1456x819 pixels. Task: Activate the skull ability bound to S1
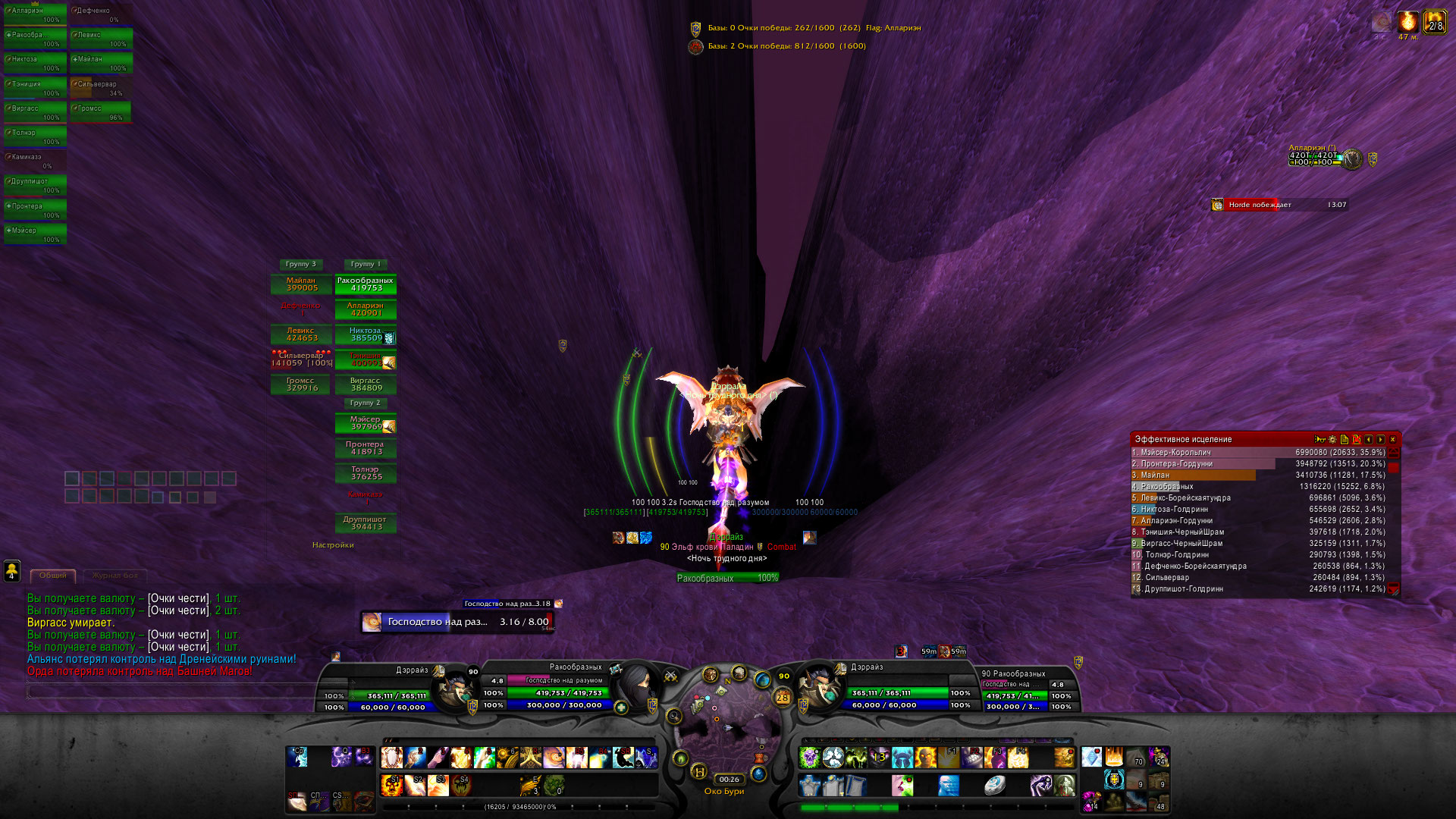(392, 785)
